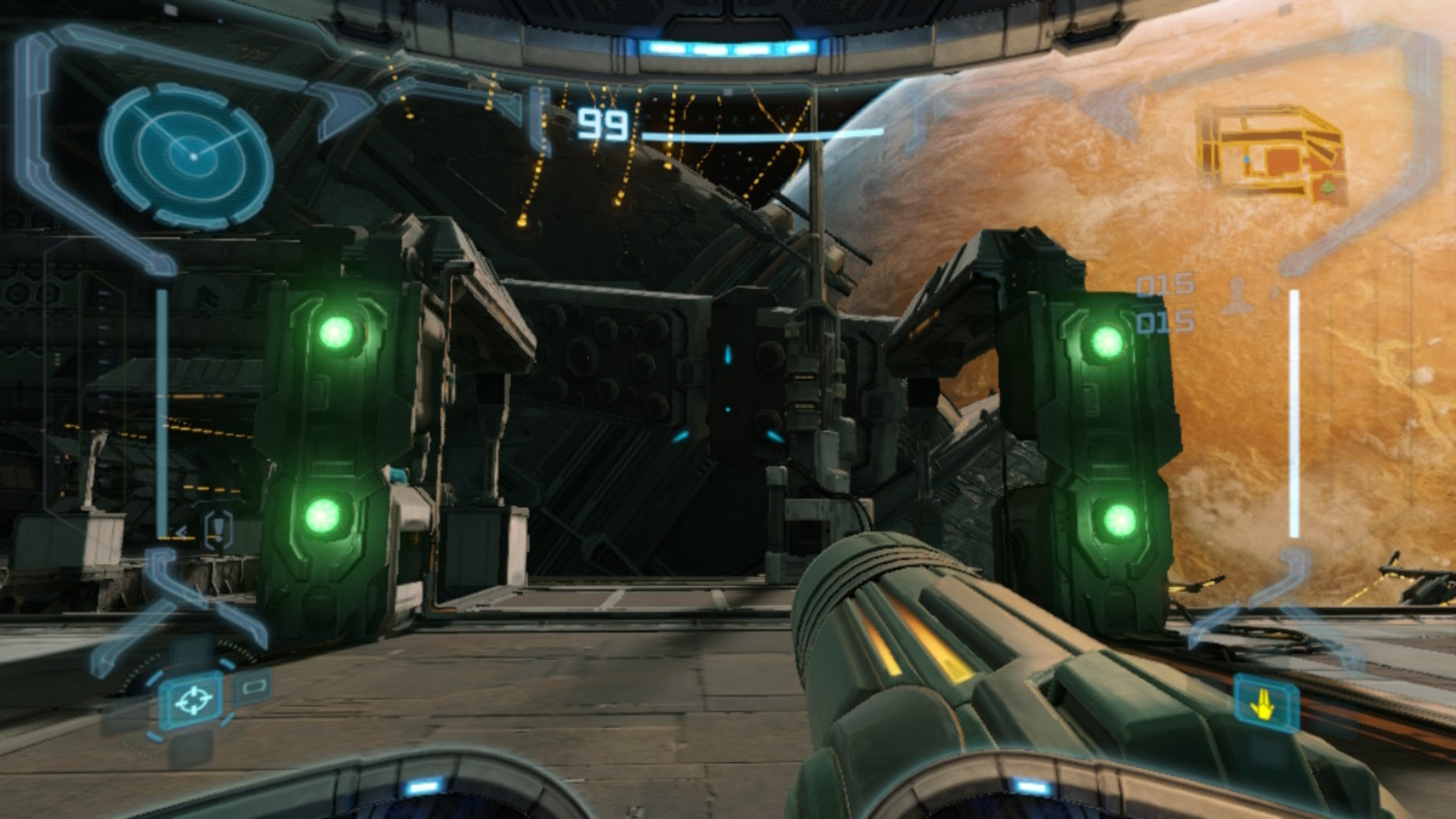Image resolution: width=1456 pixels, height=819 pixels.
Task: Switch to the Scan Visor slot
Action: 253,687
